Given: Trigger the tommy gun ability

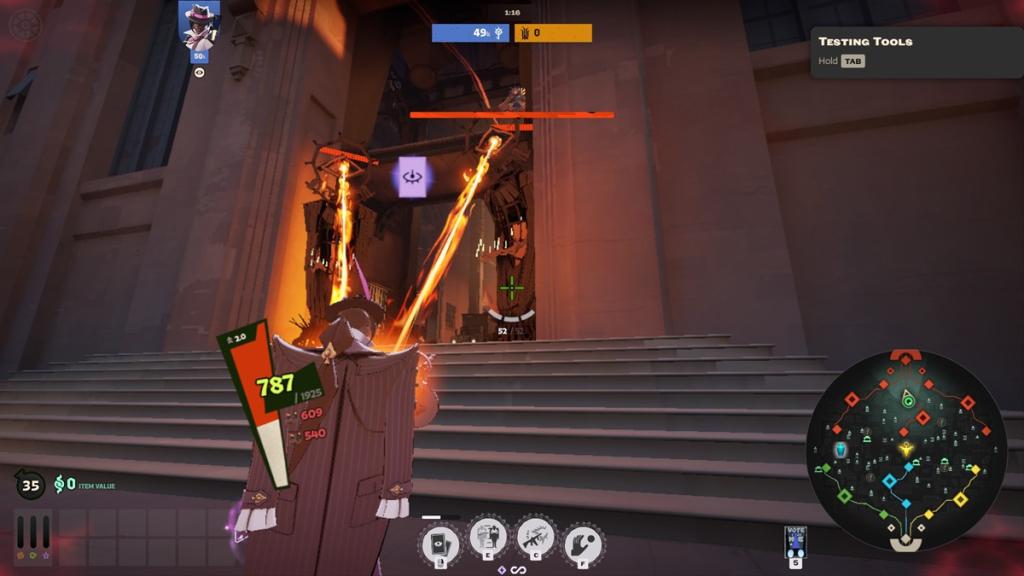Looking at the screenshot, I should pos(536,539).
